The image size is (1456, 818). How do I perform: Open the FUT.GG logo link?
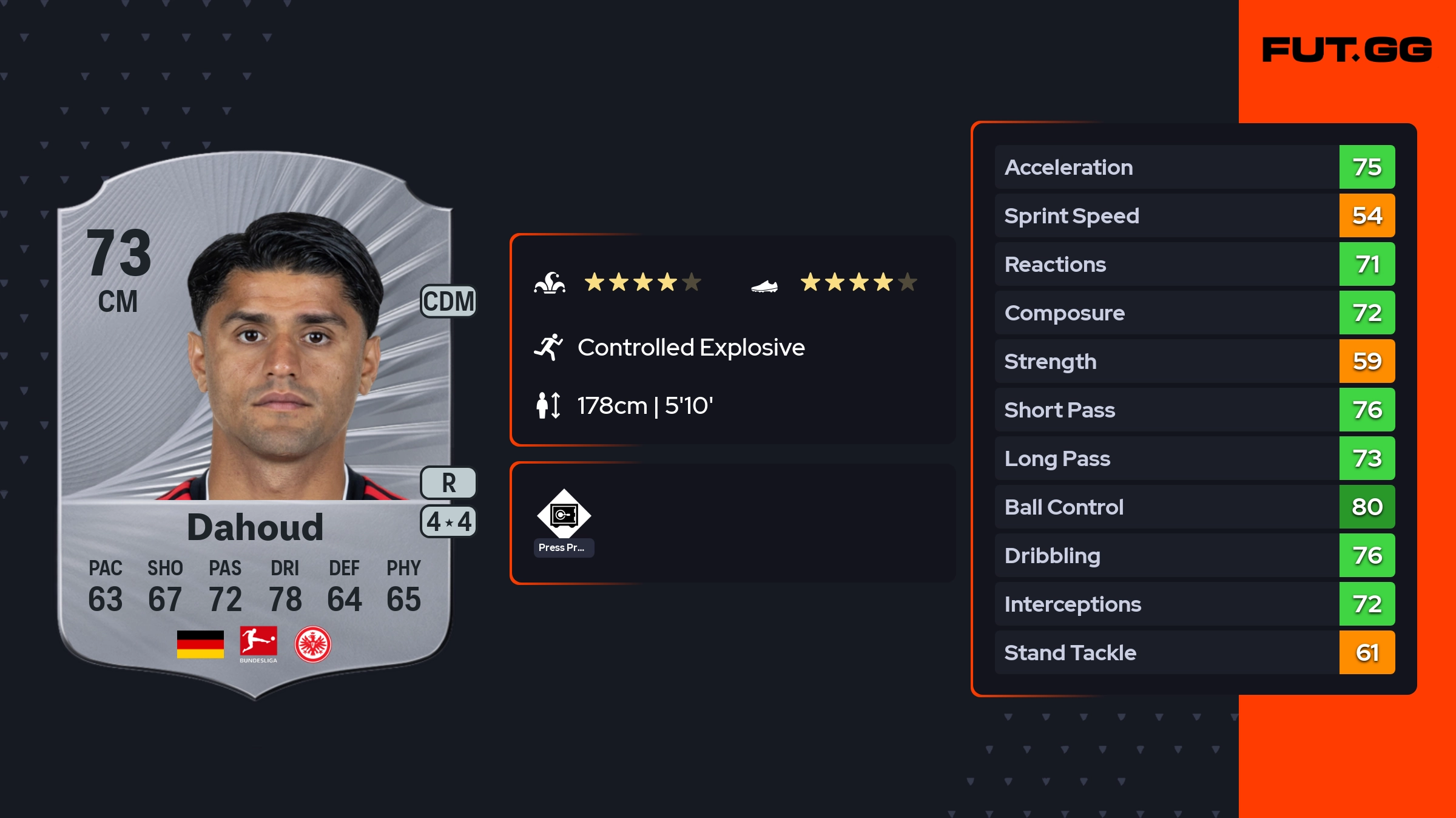(x=1347, y=50)
